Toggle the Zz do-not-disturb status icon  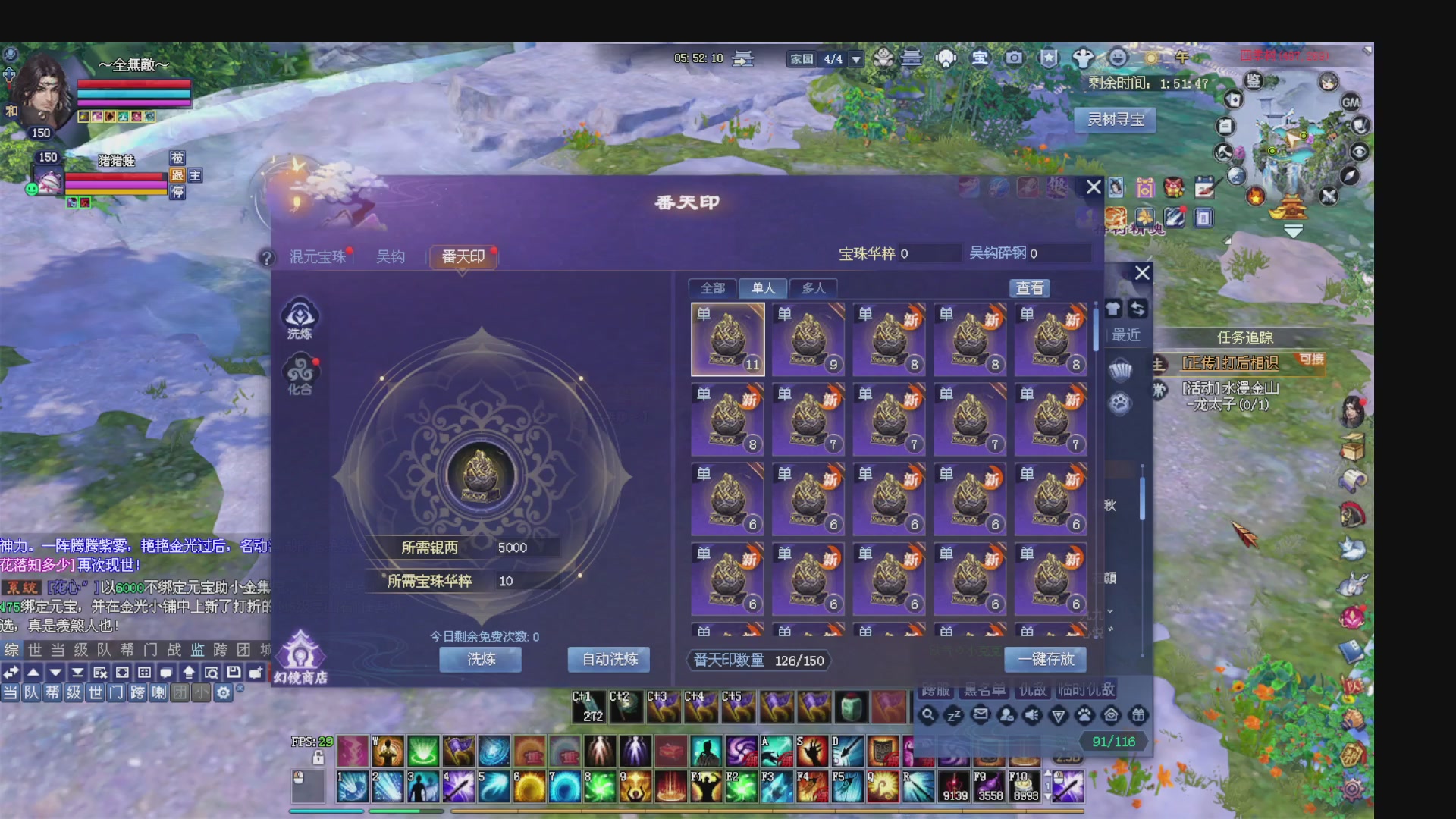(955, 715)
